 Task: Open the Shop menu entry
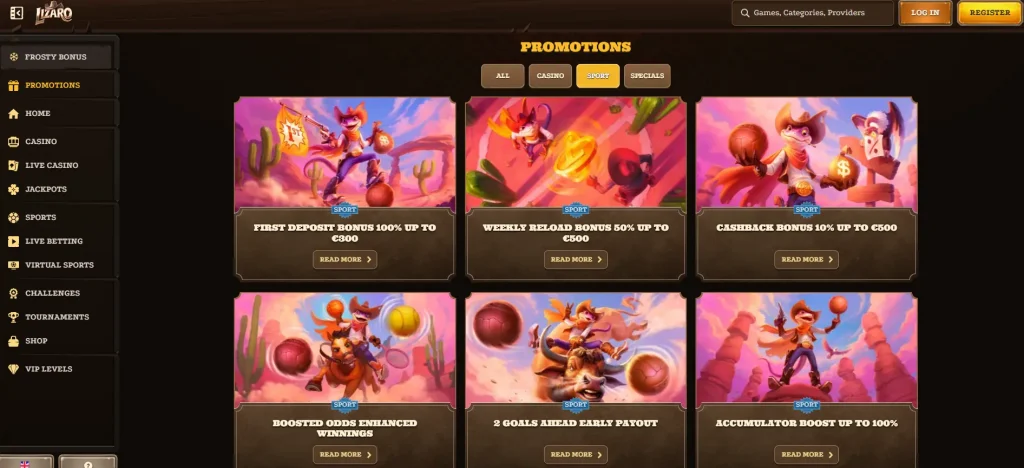pyautogui.click(x=36, y=341)
